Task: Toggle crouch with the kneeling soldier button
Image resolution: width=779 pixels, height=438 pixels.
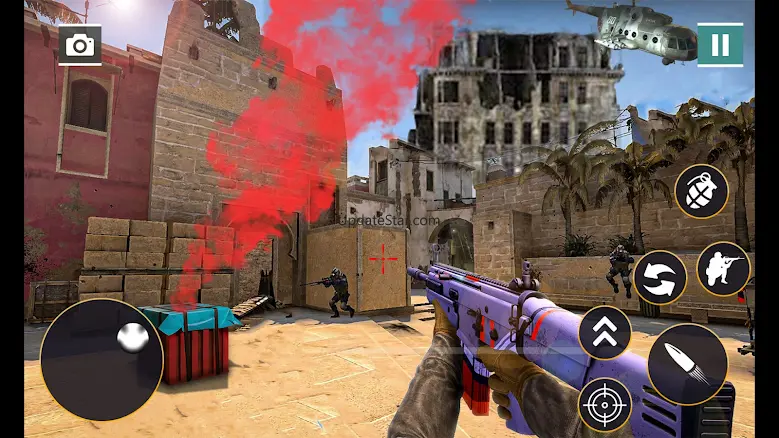Action: click(x=723, y=268)
